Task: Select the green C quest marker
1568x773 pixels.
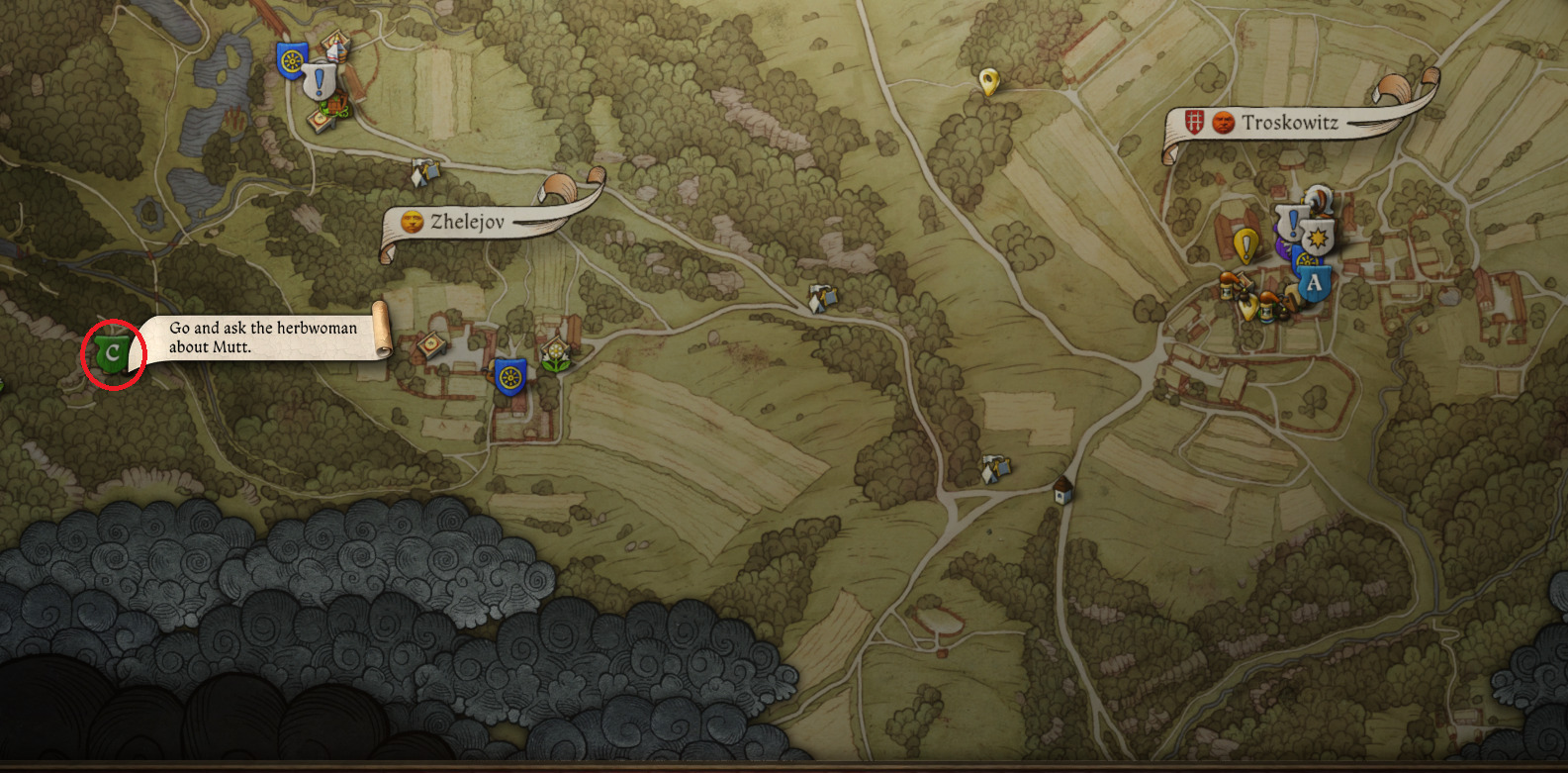Action: click(112, 353)
